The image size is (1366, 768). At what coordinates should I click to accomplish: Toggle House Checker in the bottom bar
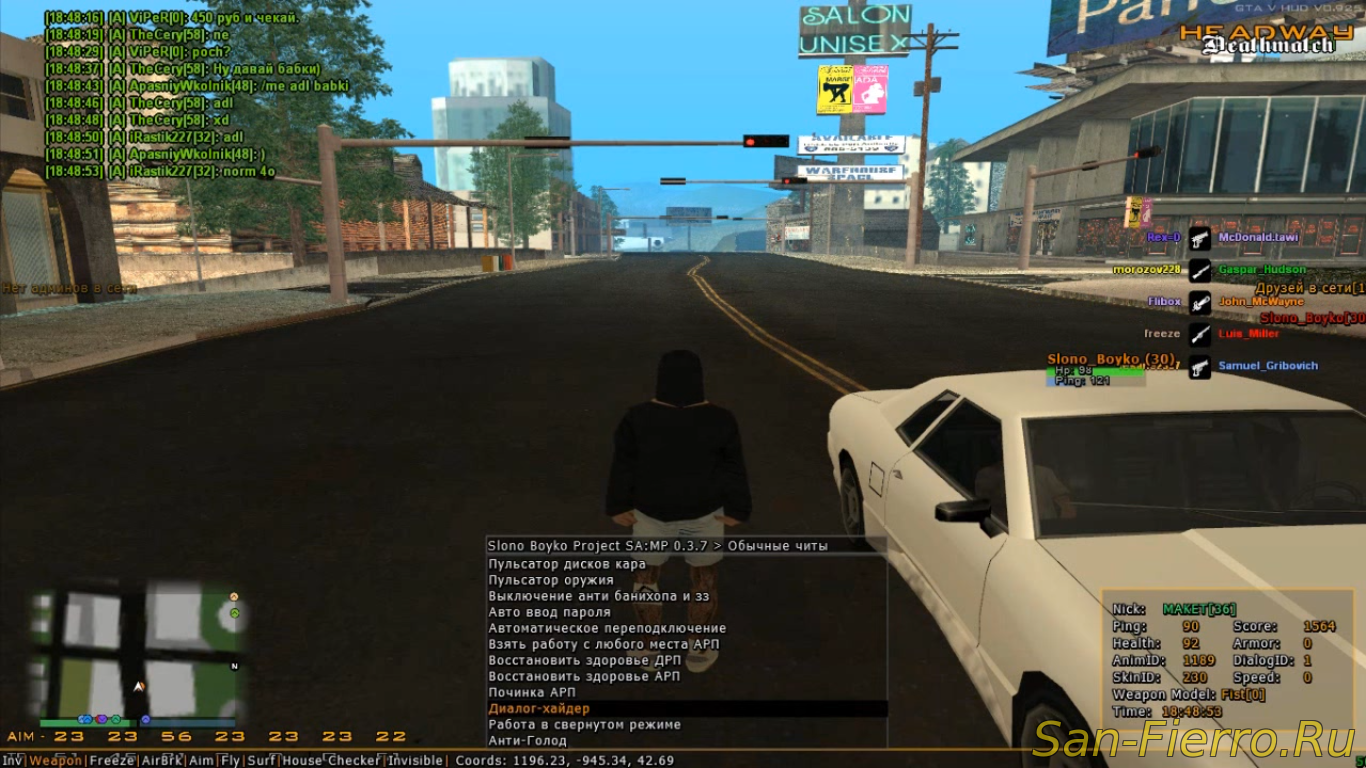click(x=332, y=761)
